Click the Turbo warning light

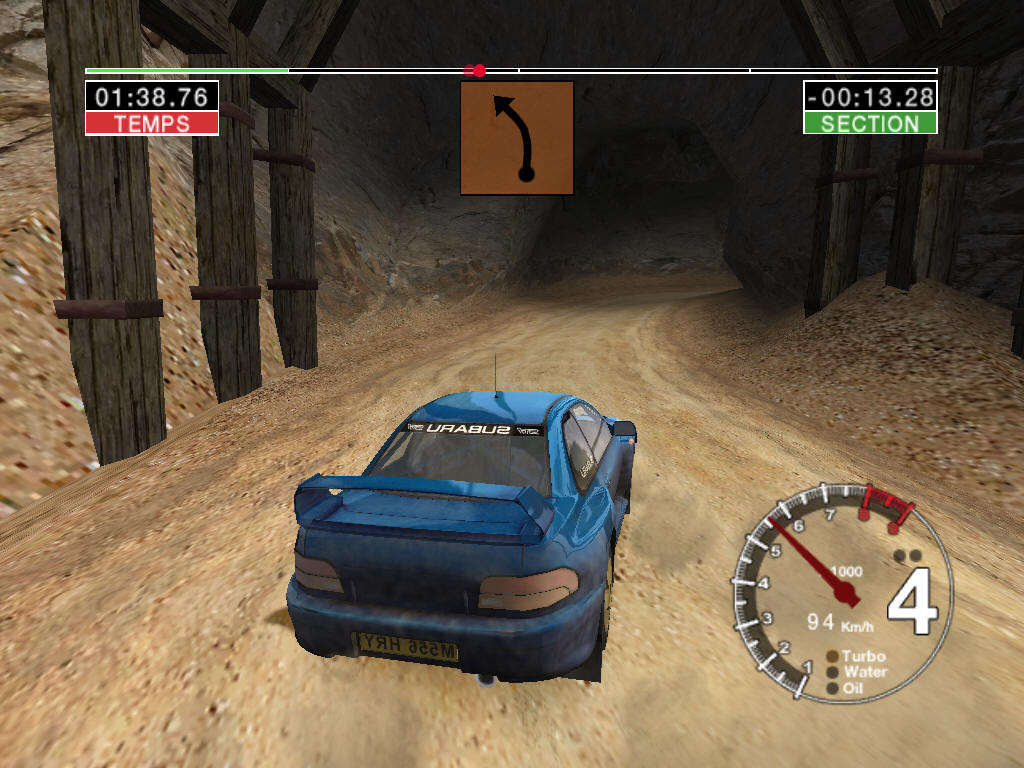(832, 657)
